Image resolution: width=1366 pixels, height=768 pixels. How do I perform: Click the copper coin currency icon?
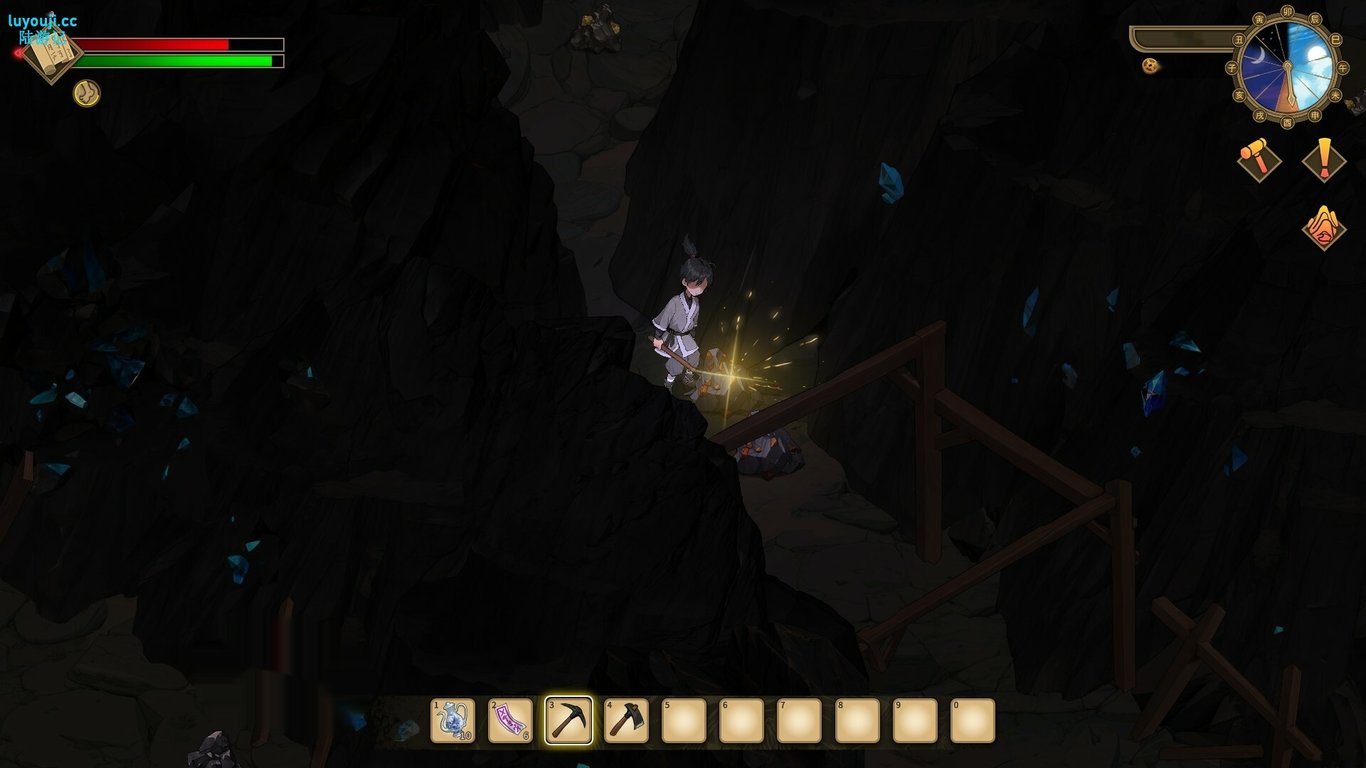(1151, 66)
